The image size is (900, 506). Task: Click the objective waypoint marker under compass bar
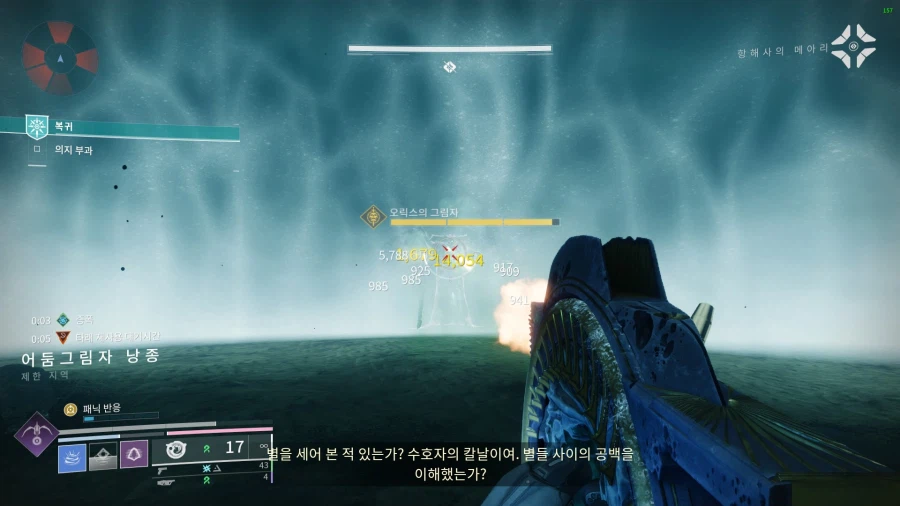[450, 67]
